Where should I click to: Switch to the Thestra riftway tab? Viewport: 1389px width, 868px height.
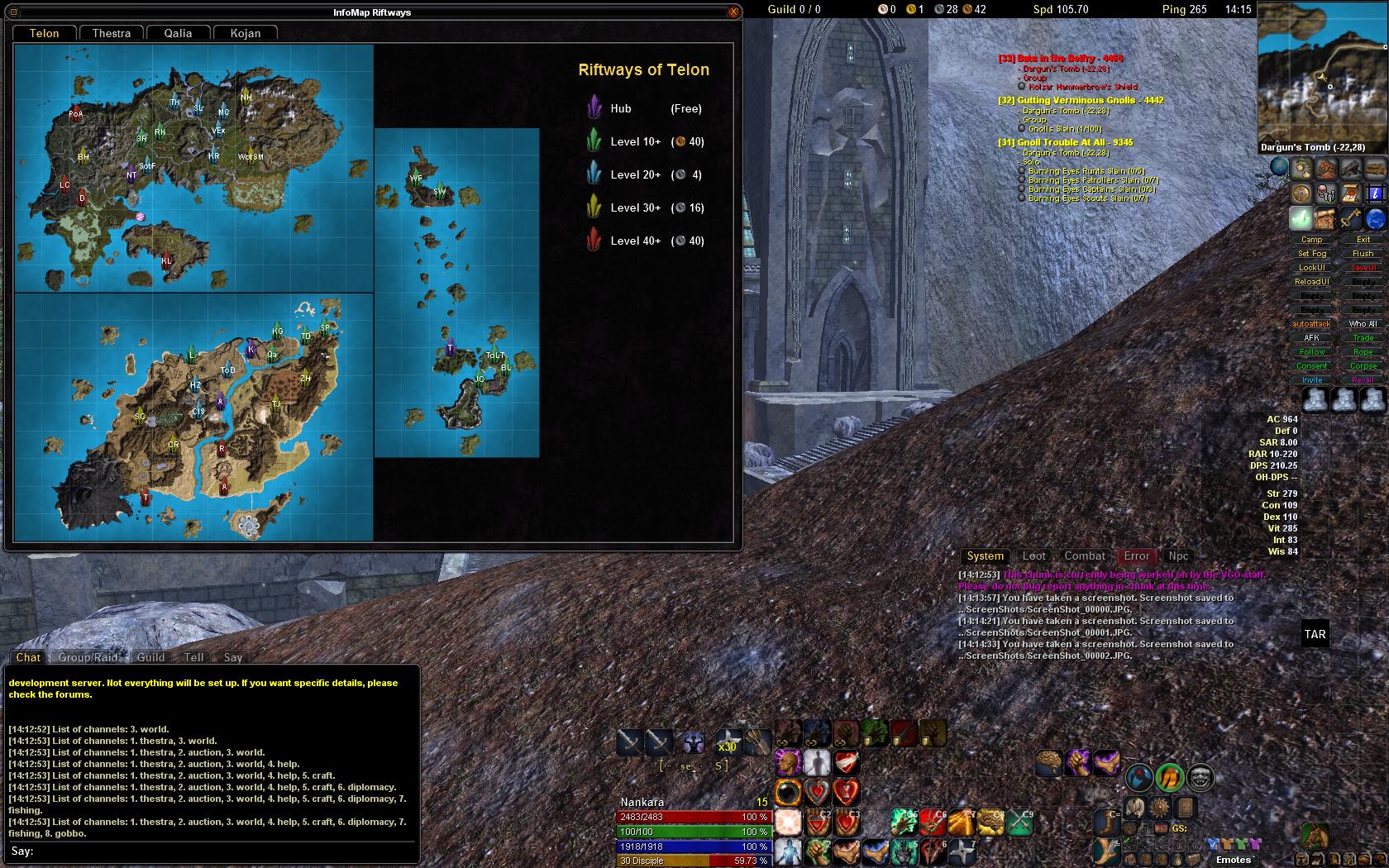coord(112,33)
